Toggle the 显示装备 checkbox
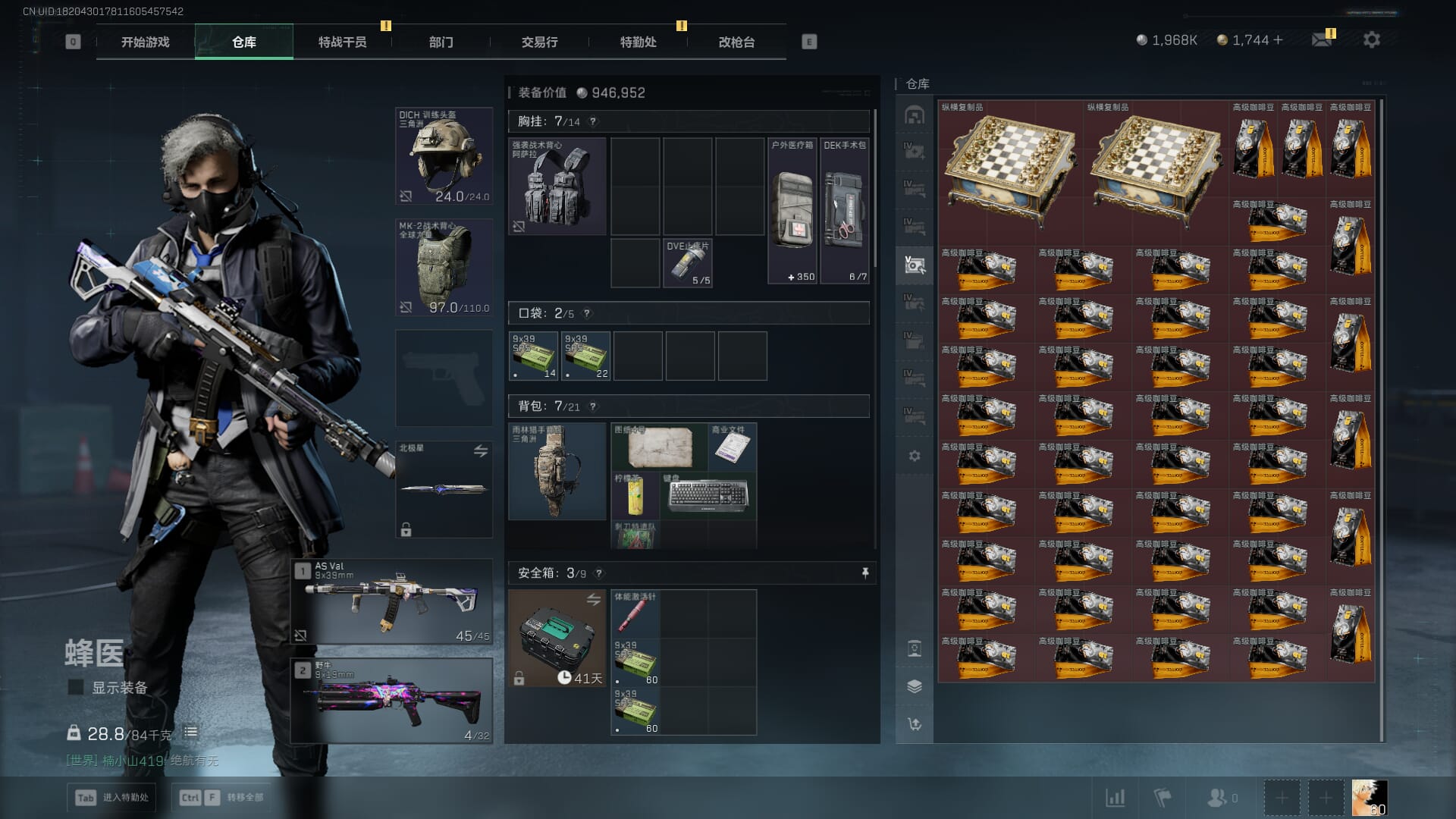 coord(76,688)
